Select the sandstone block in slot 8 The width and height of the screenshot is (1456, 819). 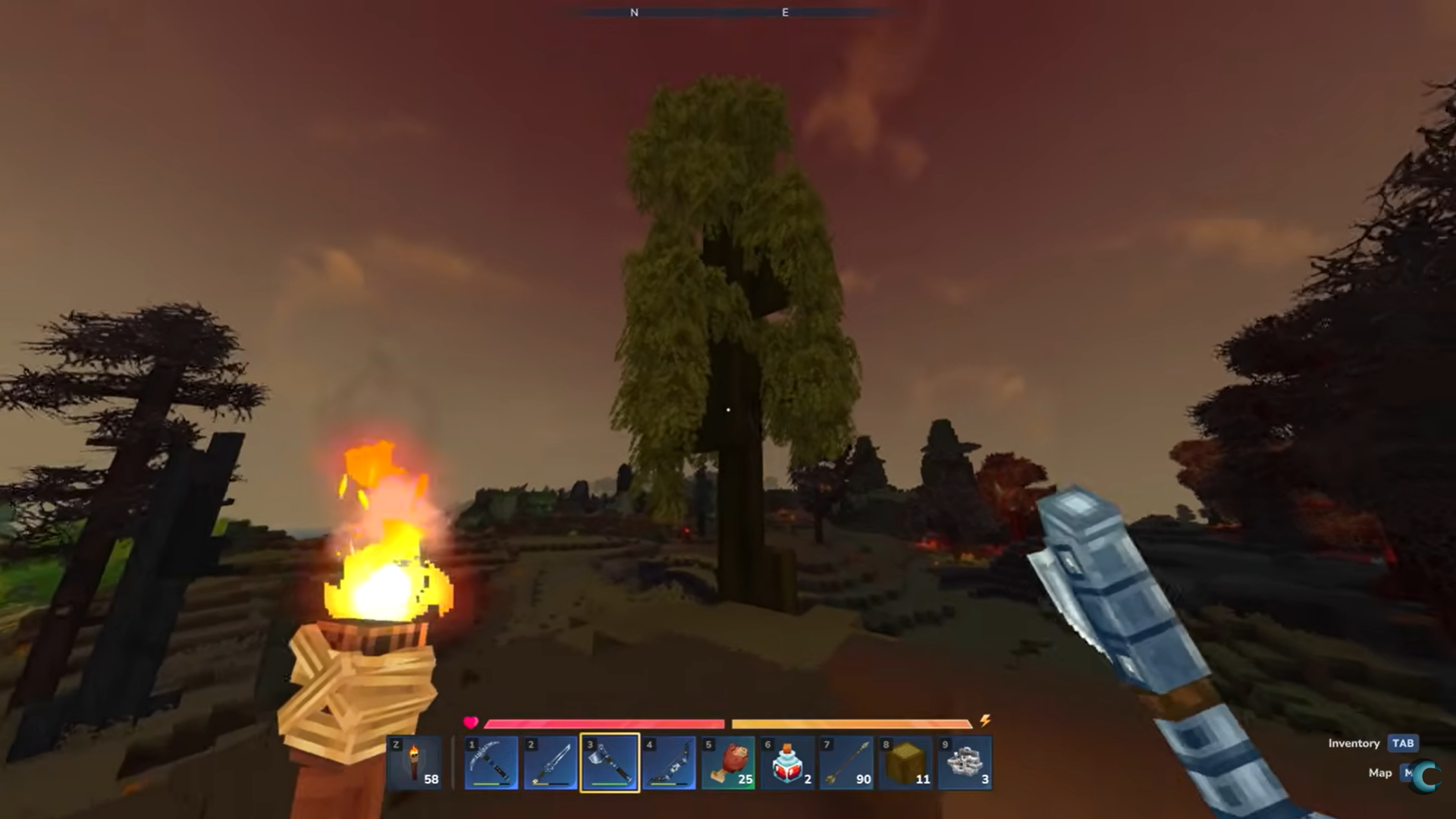[x=905, y=764]
